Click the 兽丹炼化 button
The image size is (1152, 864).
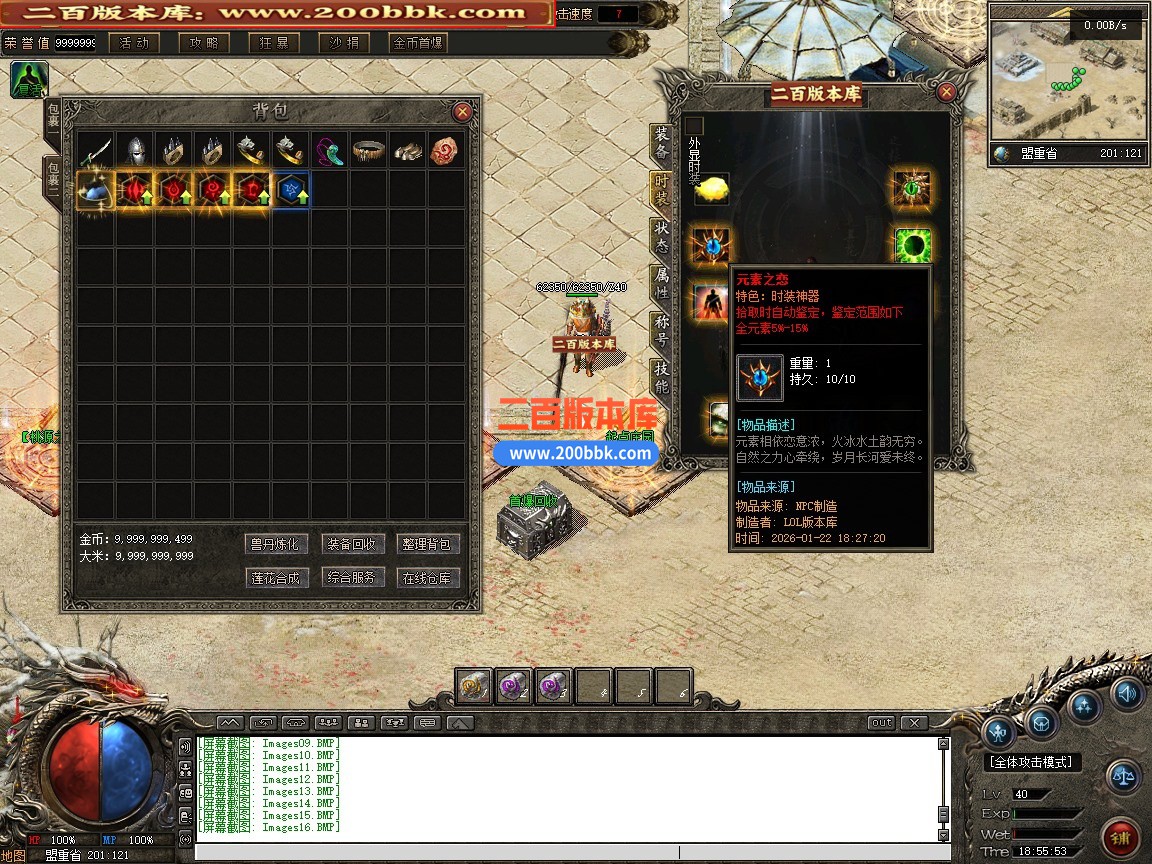274,545
